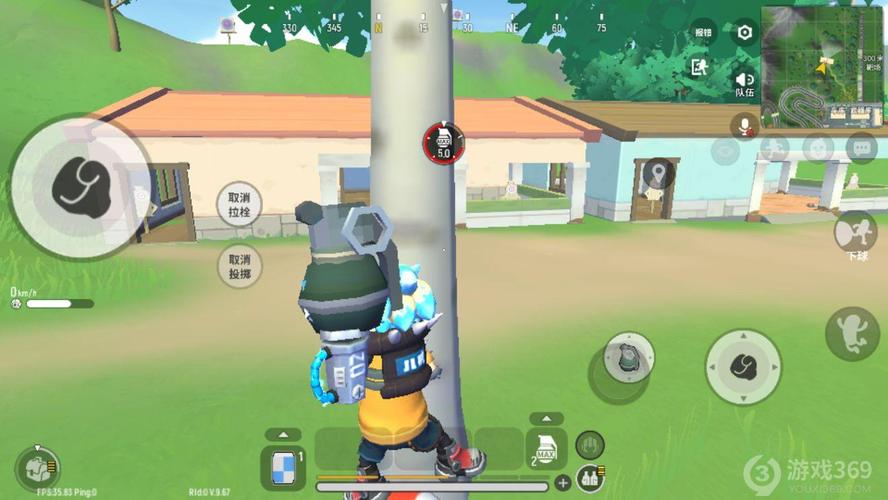Open settings with the gear icon
Viewport: 888px width, 500px height.
745,32
